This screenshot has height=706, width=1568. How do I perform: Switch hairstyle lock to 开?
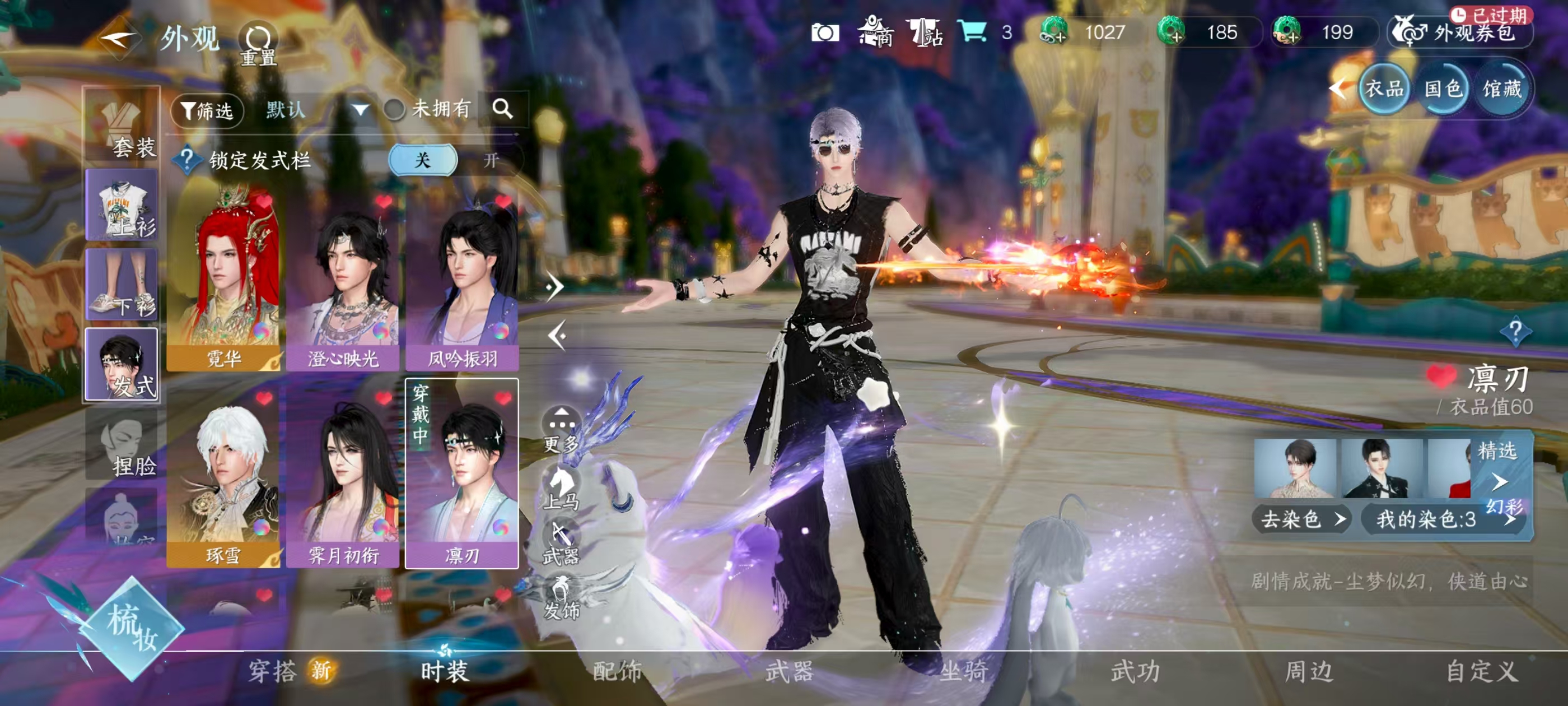click(x=491, y=160)
